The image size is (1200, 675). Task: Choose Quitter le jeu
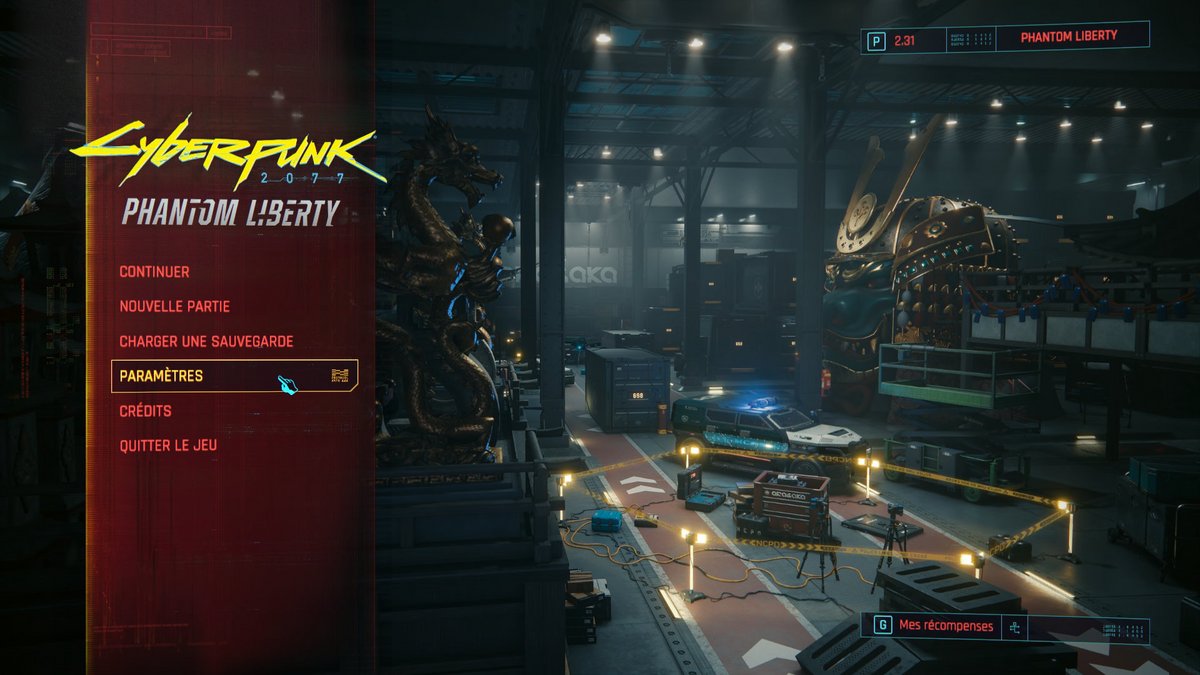coord(168,446)
